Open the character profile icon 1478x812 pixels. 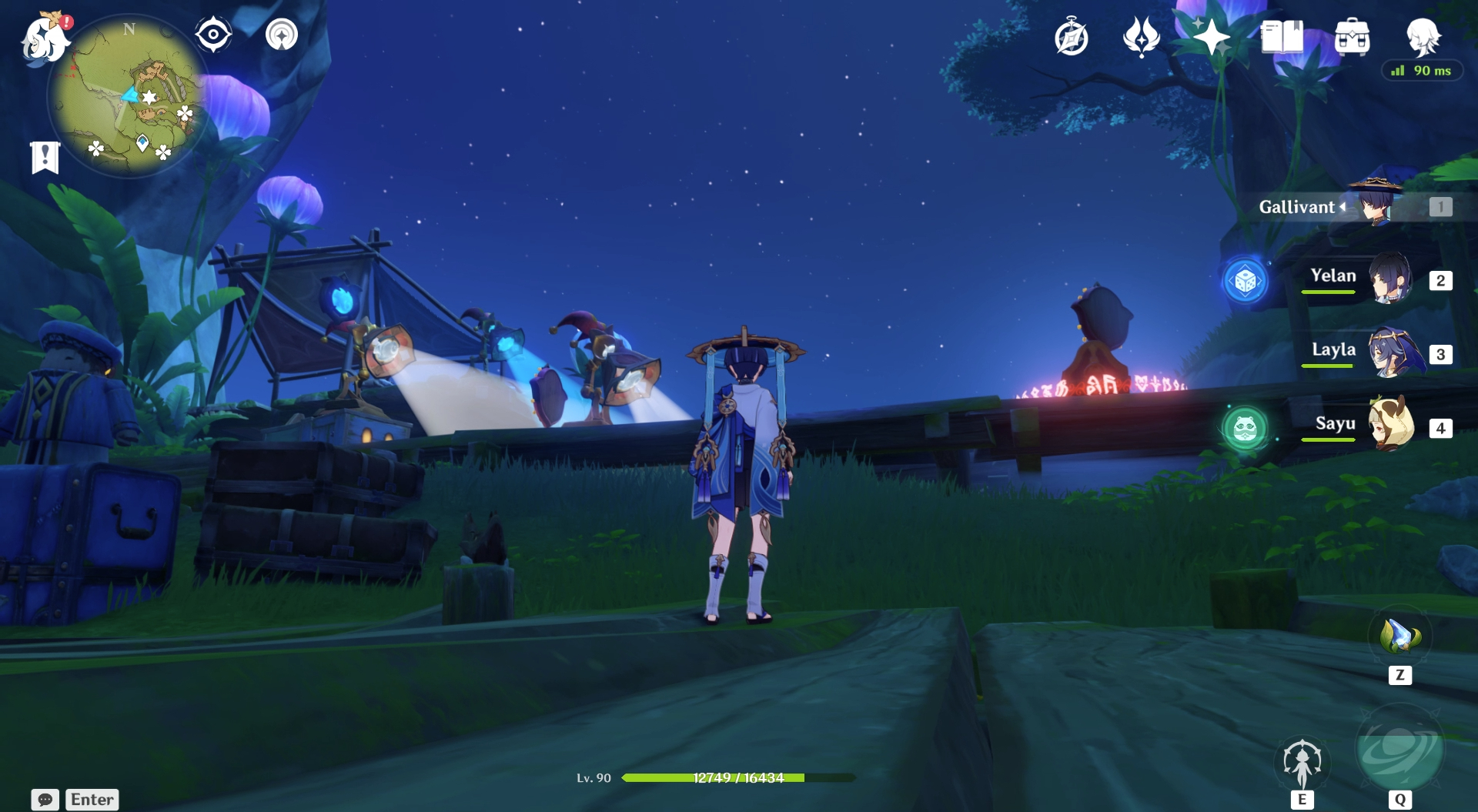click(x=1423, y=35)
